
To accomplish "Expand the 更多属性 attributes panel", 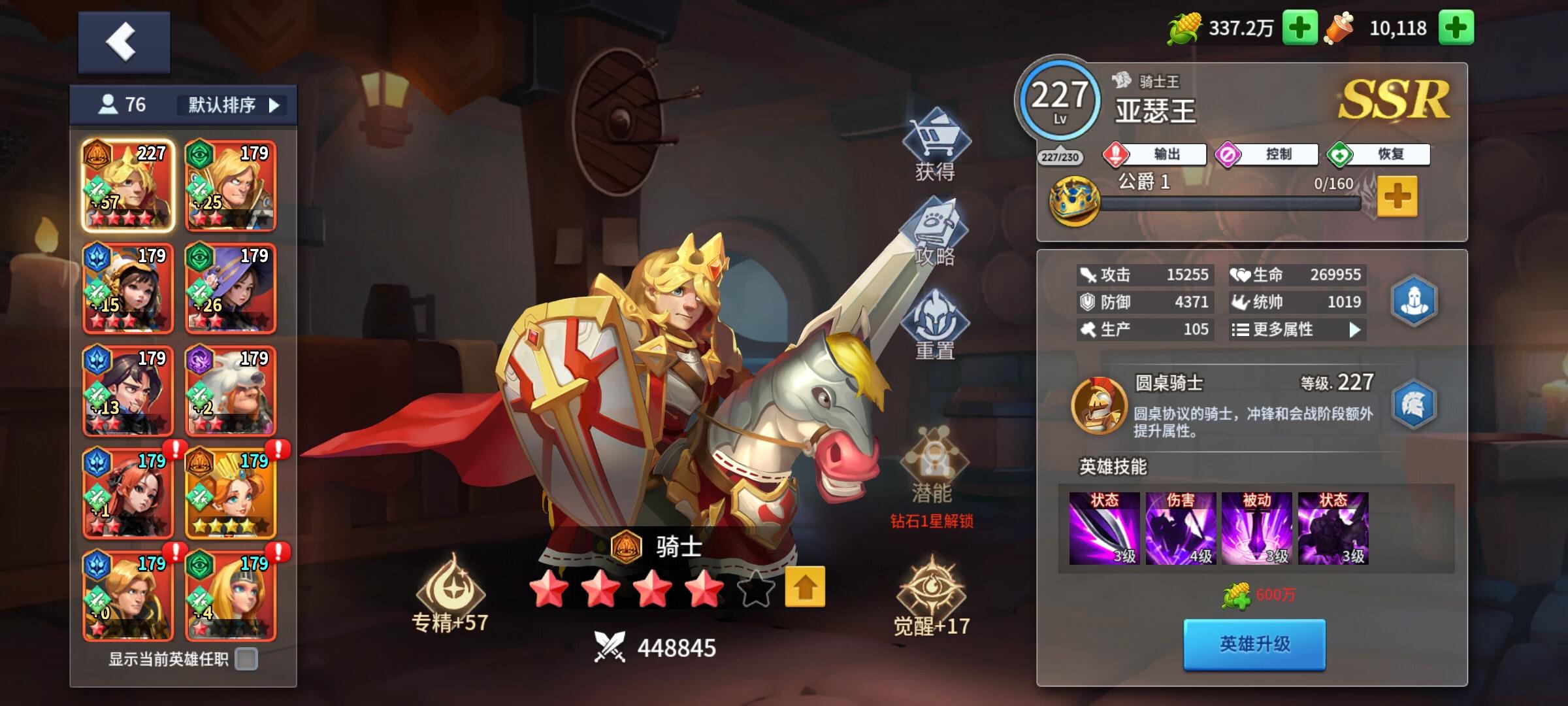I will click(1297, 330).
